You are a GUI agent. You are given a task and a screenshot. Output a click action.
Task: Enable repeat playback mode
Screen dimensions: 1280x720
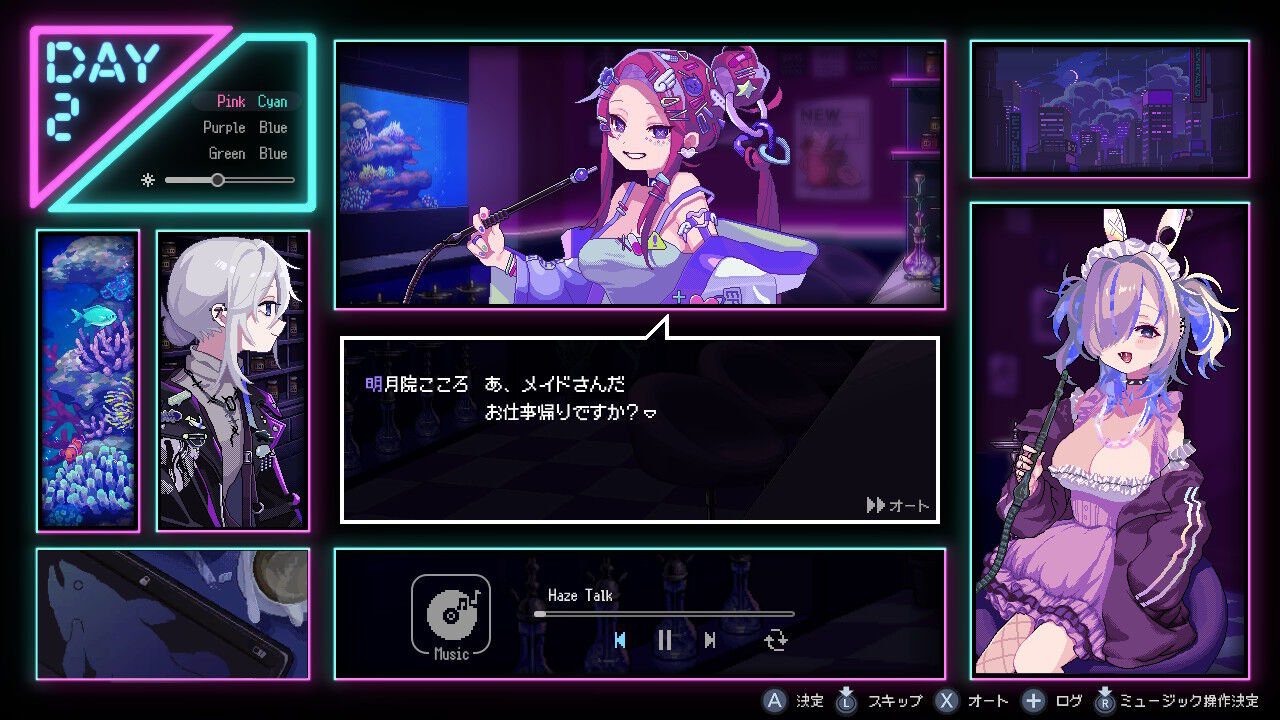(x=777, y=641)
